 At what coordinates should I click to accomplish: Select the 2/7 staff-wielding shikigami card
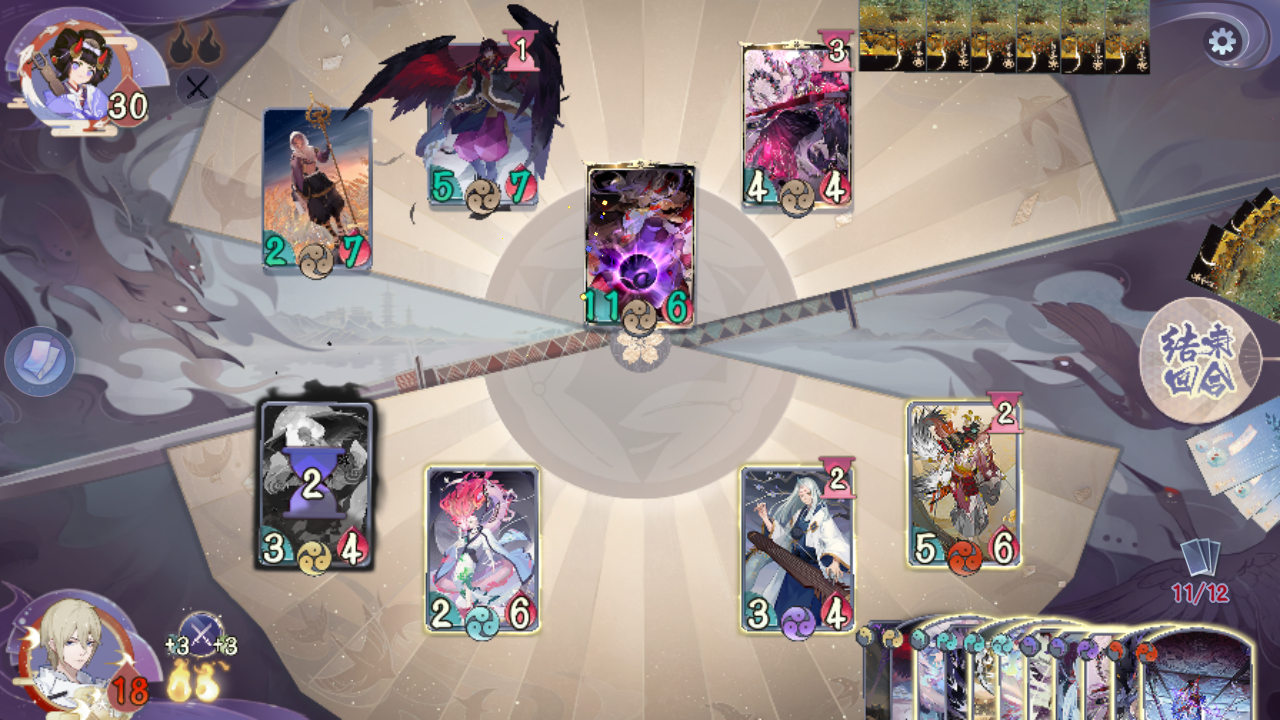click(x=315, y=195)
